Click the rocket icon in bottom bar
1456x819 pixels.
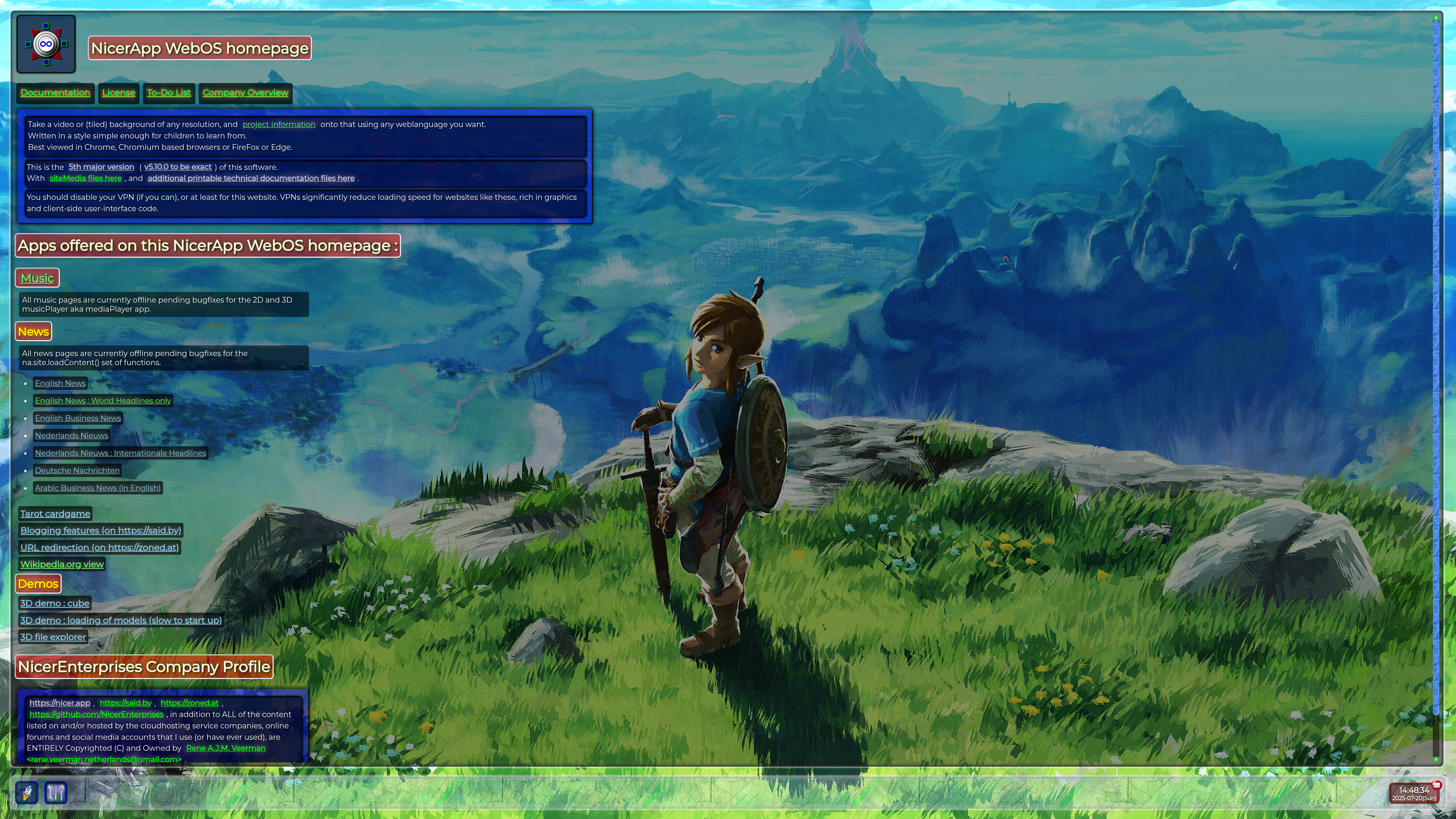tap(27, 792)
